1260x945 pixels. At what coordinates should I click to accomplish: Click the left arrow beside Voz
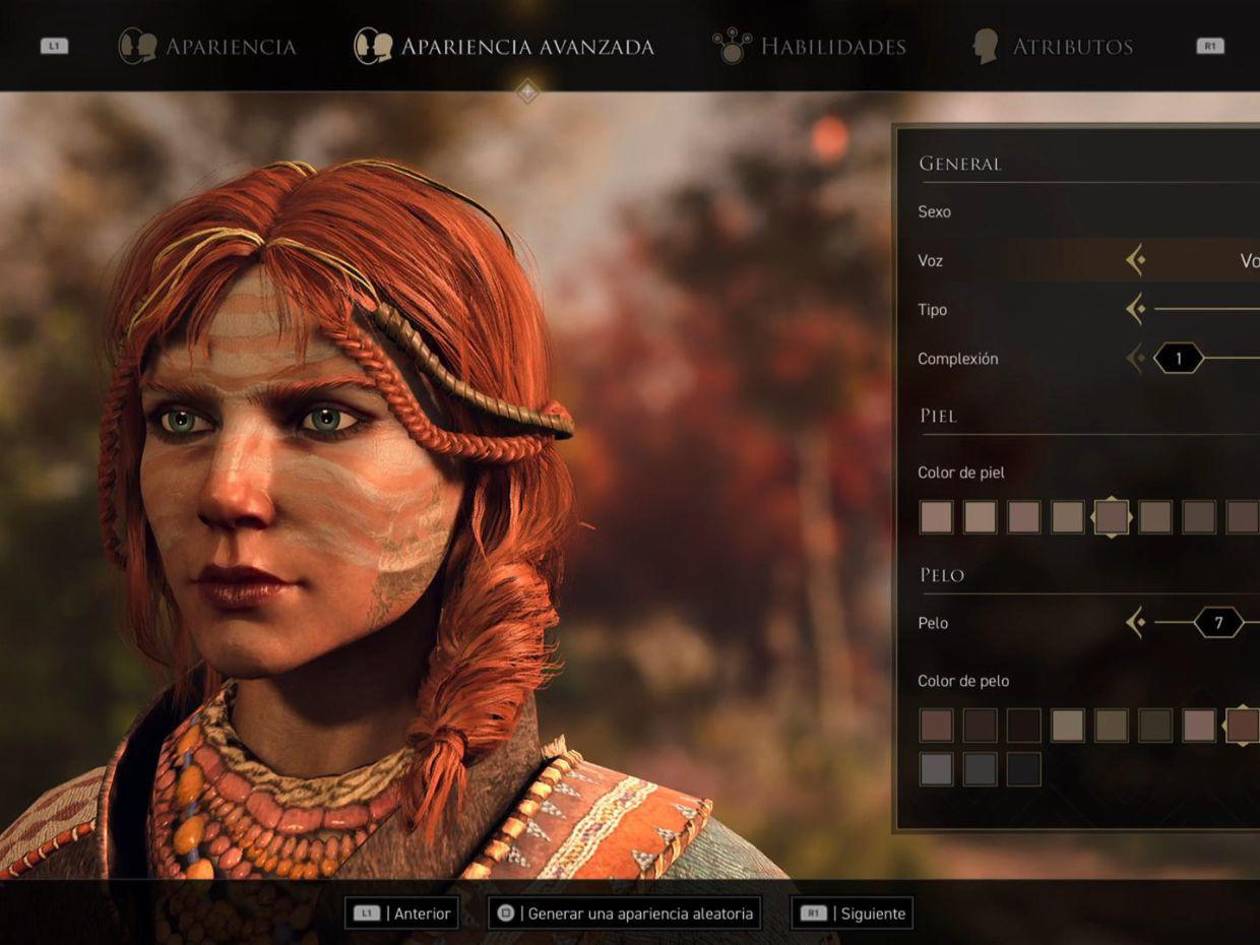coord(1135,261)
